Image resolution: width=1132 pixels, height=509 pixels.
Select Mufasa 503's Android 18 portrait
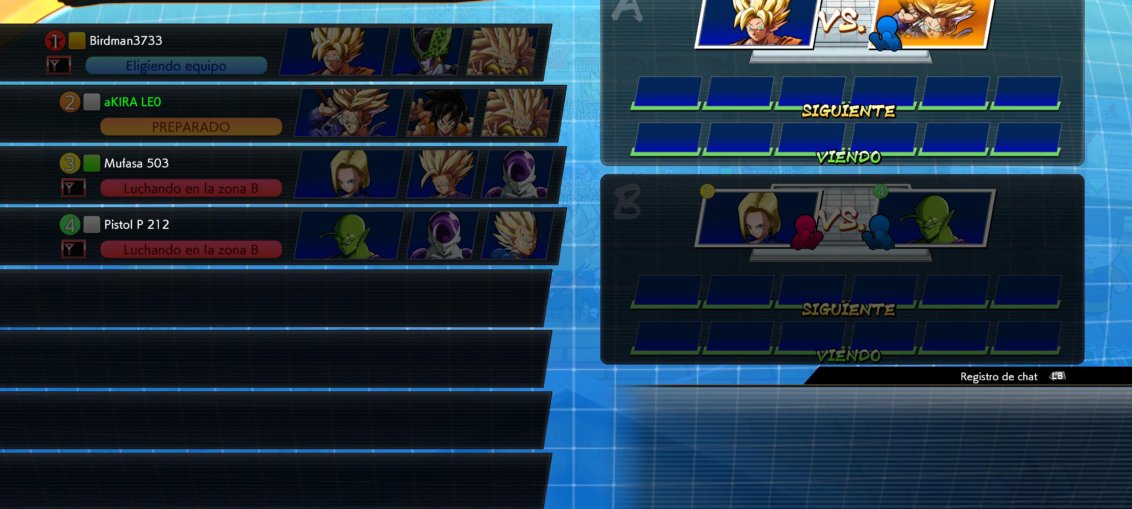[x=349, y=174]
